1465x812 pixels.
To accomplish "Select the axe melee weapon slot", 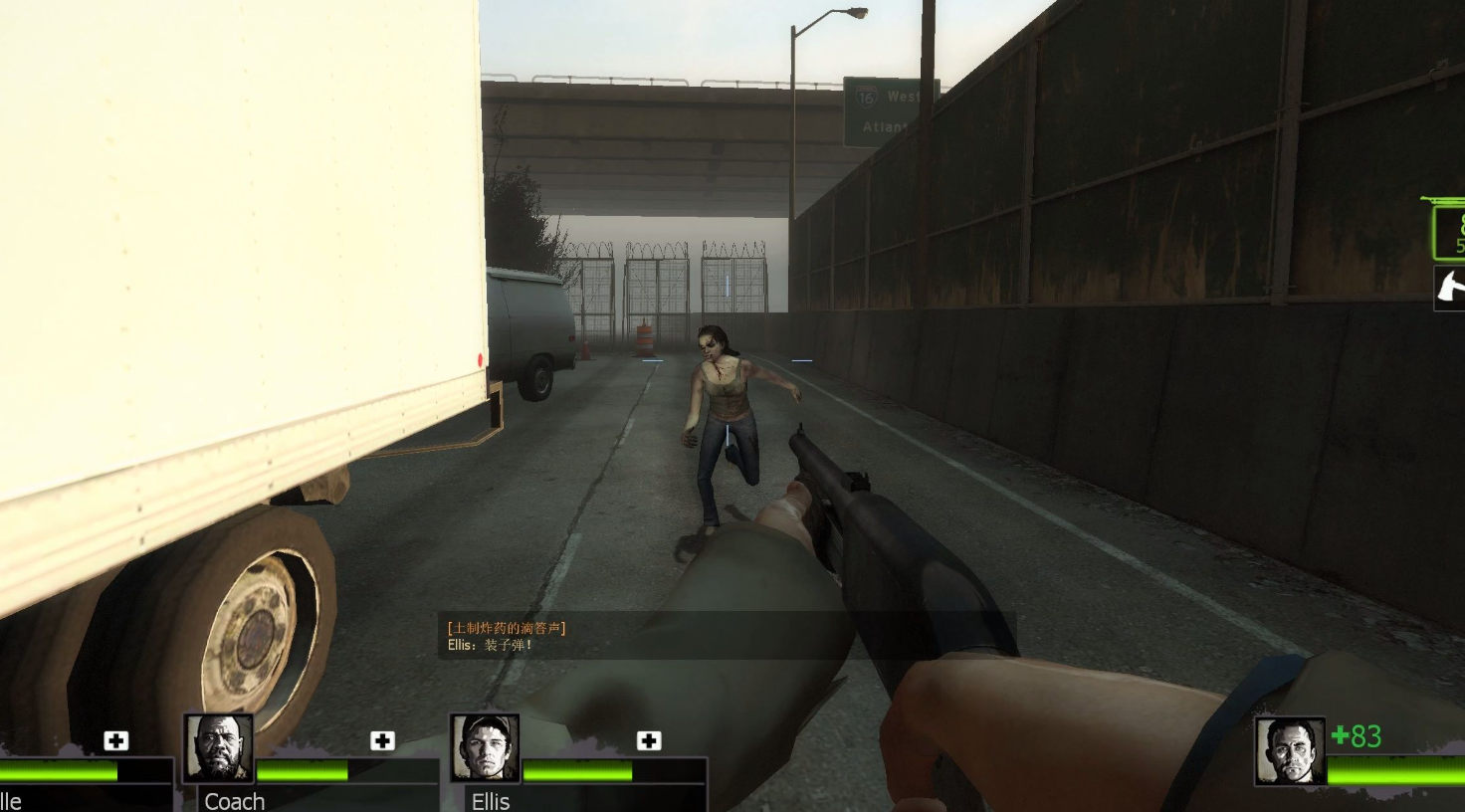I will coord(1450,288).
